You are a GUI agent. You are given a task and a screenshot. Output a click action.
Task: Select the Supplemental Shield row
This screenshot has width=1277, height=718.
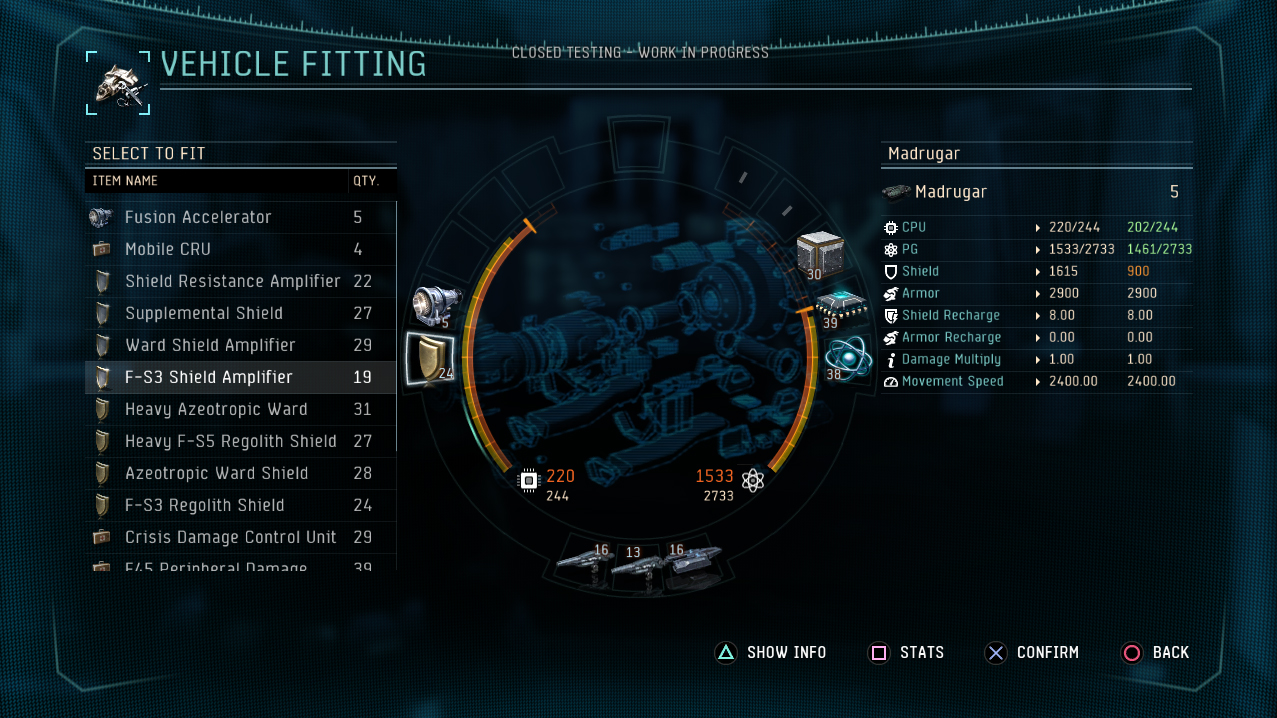204,313
